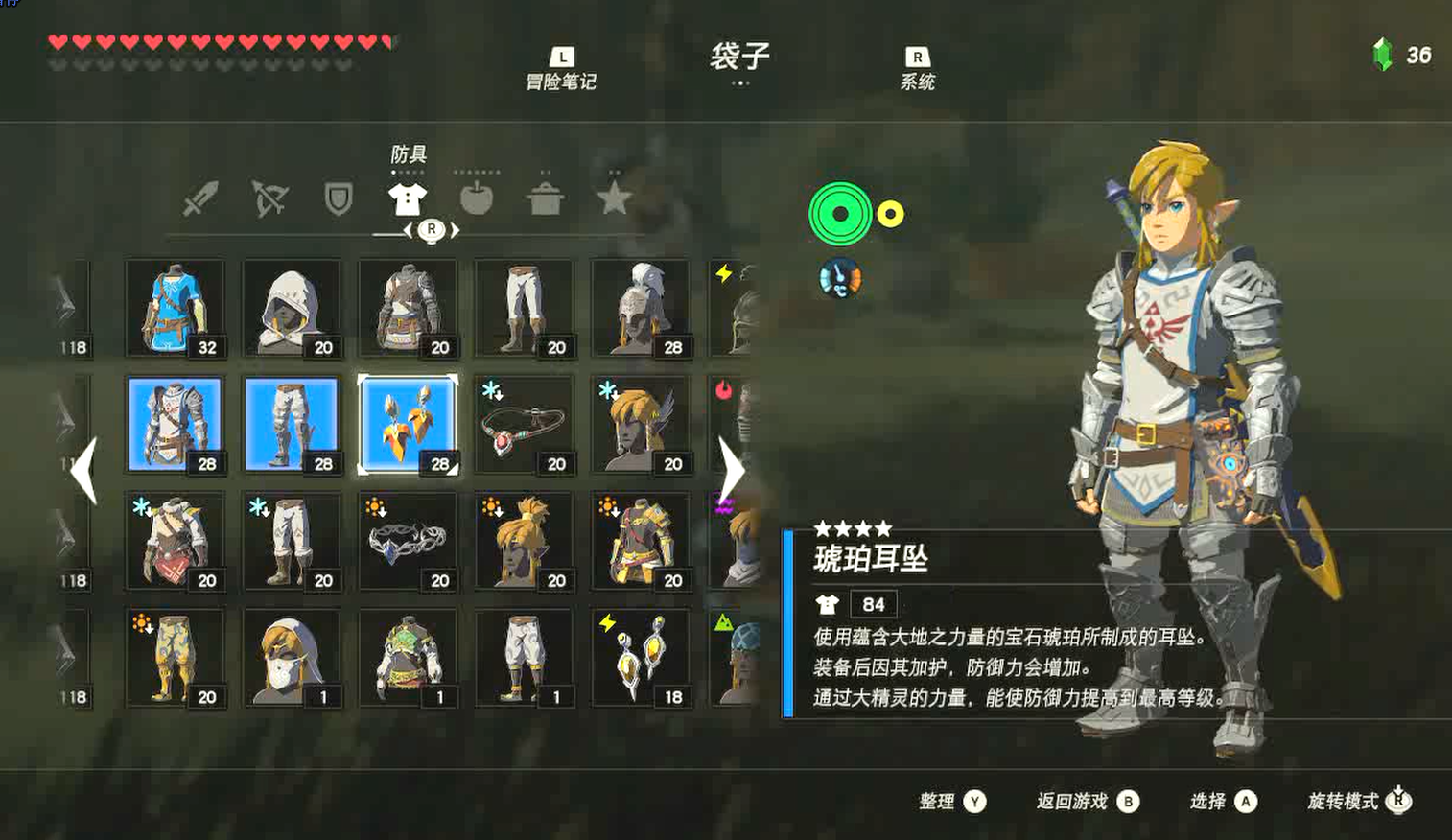Open the weapons category sword icon

200,198
